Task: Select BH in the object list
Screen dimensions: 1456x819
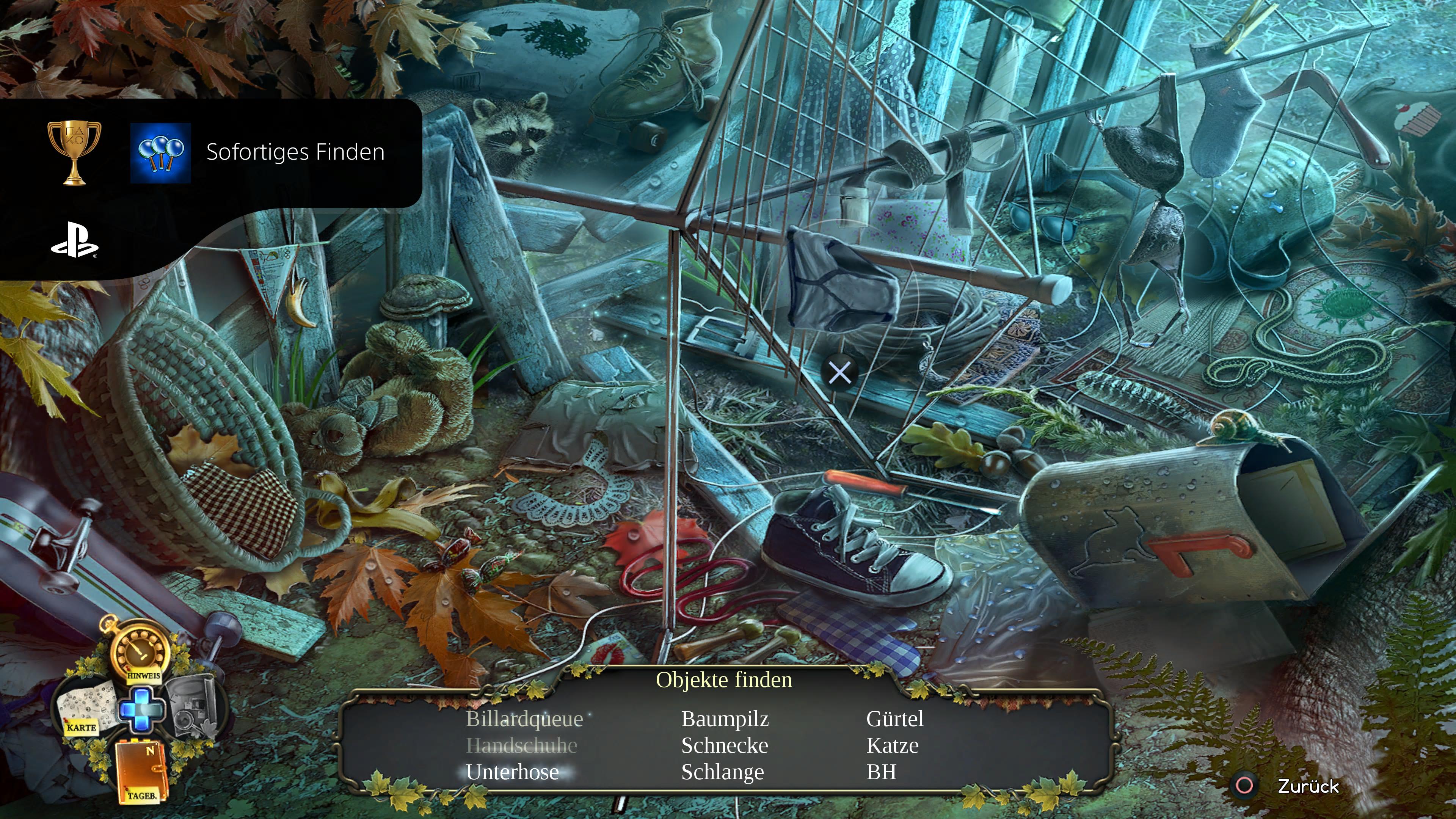Action: [881, 772]
